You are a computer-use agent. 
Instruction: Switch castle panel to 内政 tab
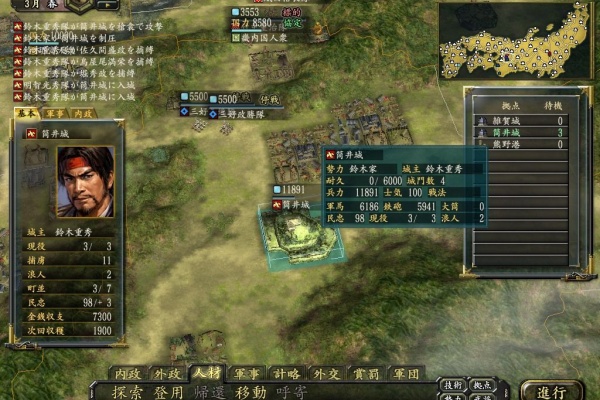click(x=81, y=114)
